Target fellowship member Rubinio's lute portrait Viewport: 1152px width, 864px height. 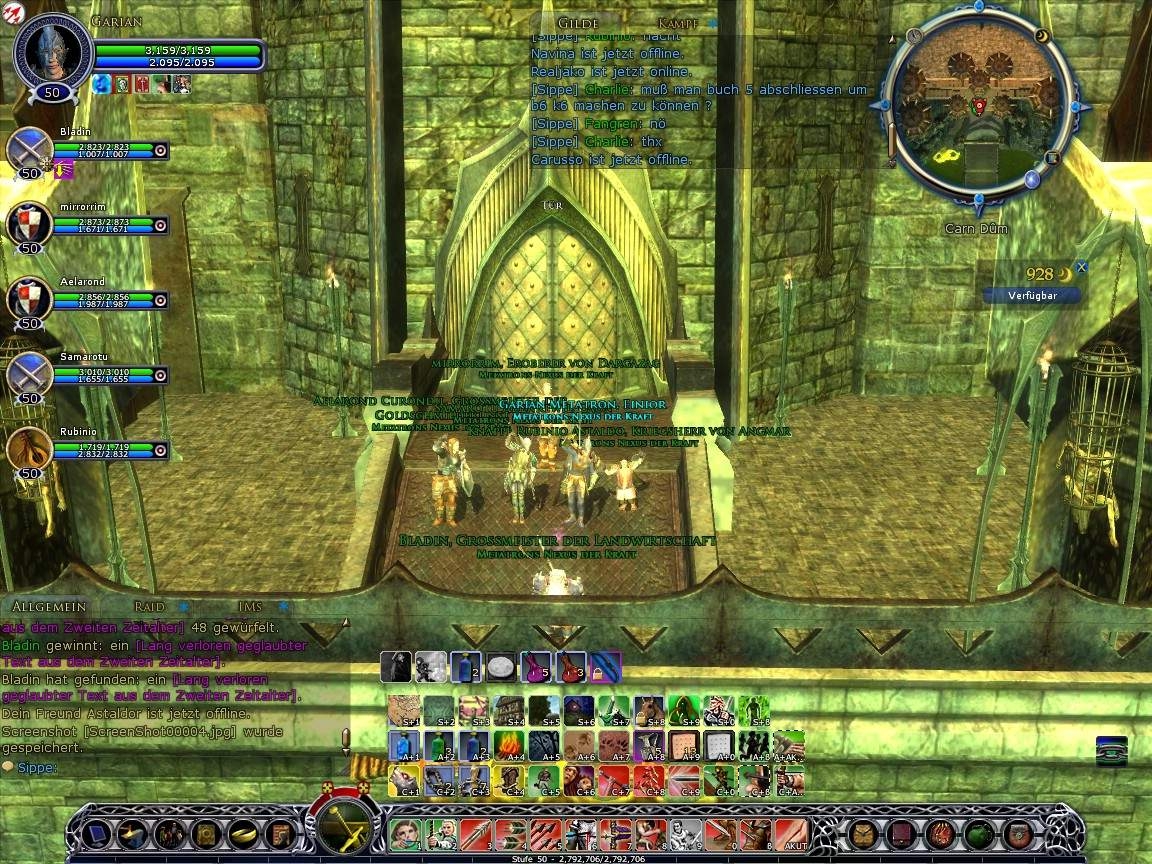click(29, 449)
